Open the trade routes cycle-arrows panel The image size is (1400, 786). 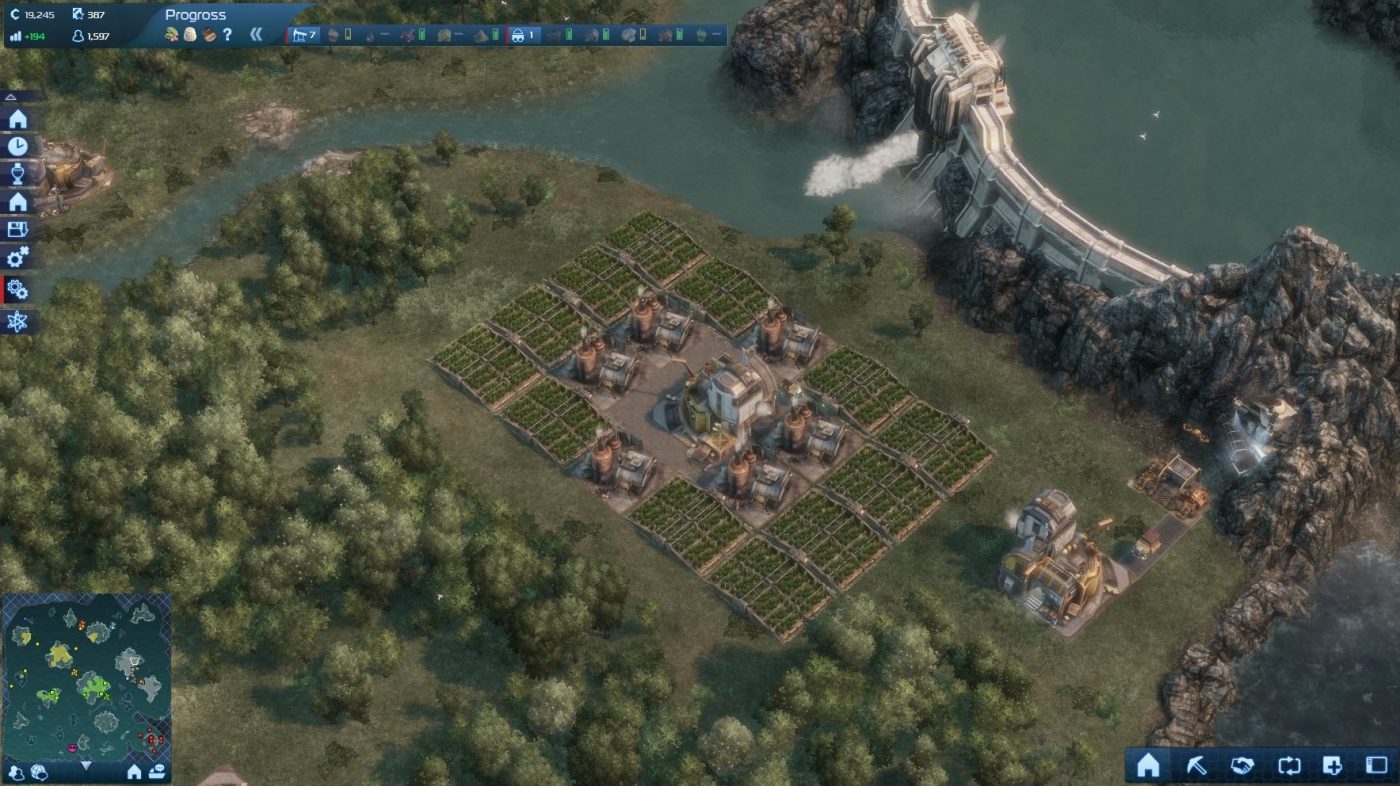[x=1288, y=764]
